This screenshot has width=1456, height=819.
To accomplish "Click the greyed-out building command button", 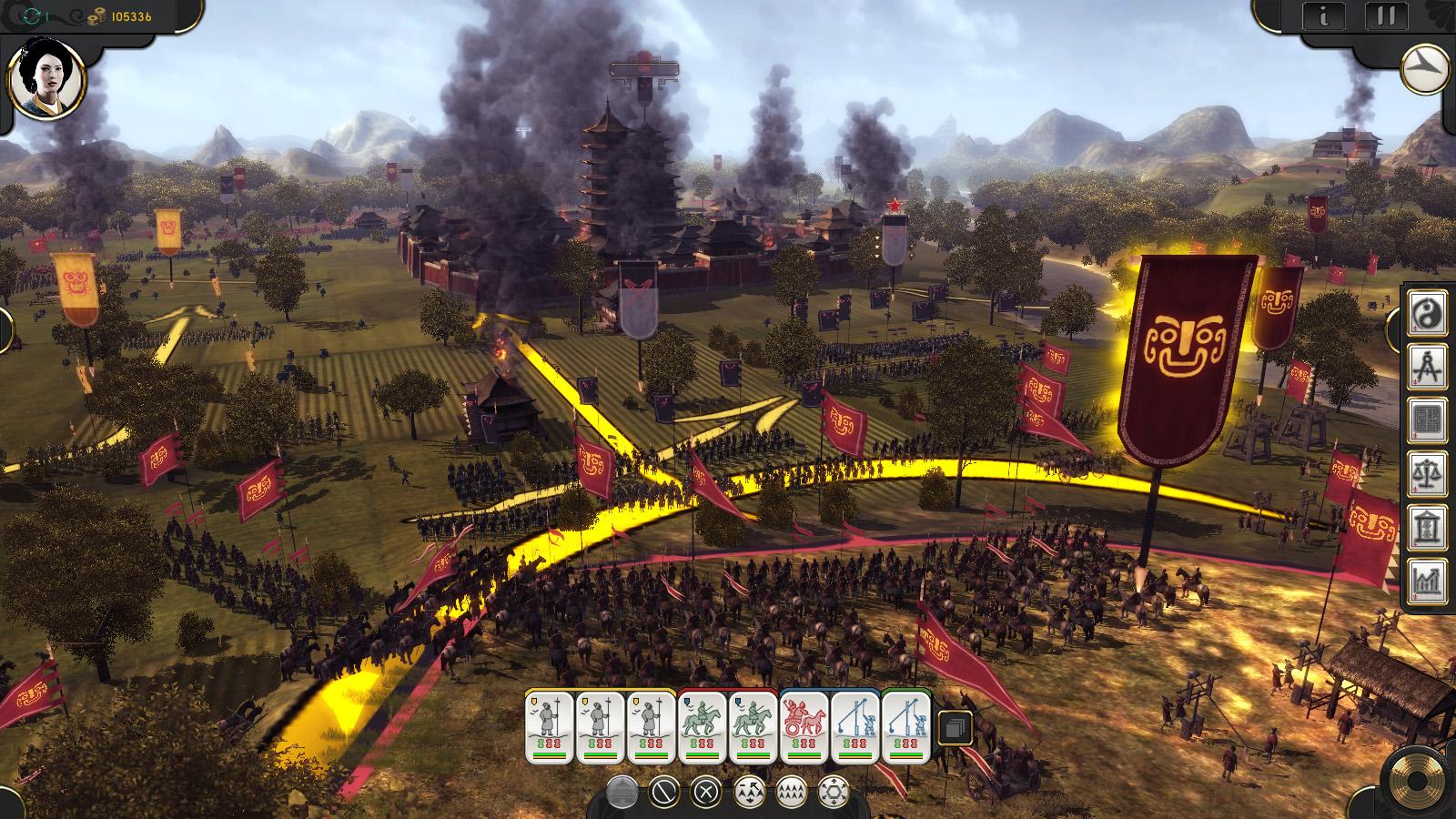I will (x=622, y=792).
